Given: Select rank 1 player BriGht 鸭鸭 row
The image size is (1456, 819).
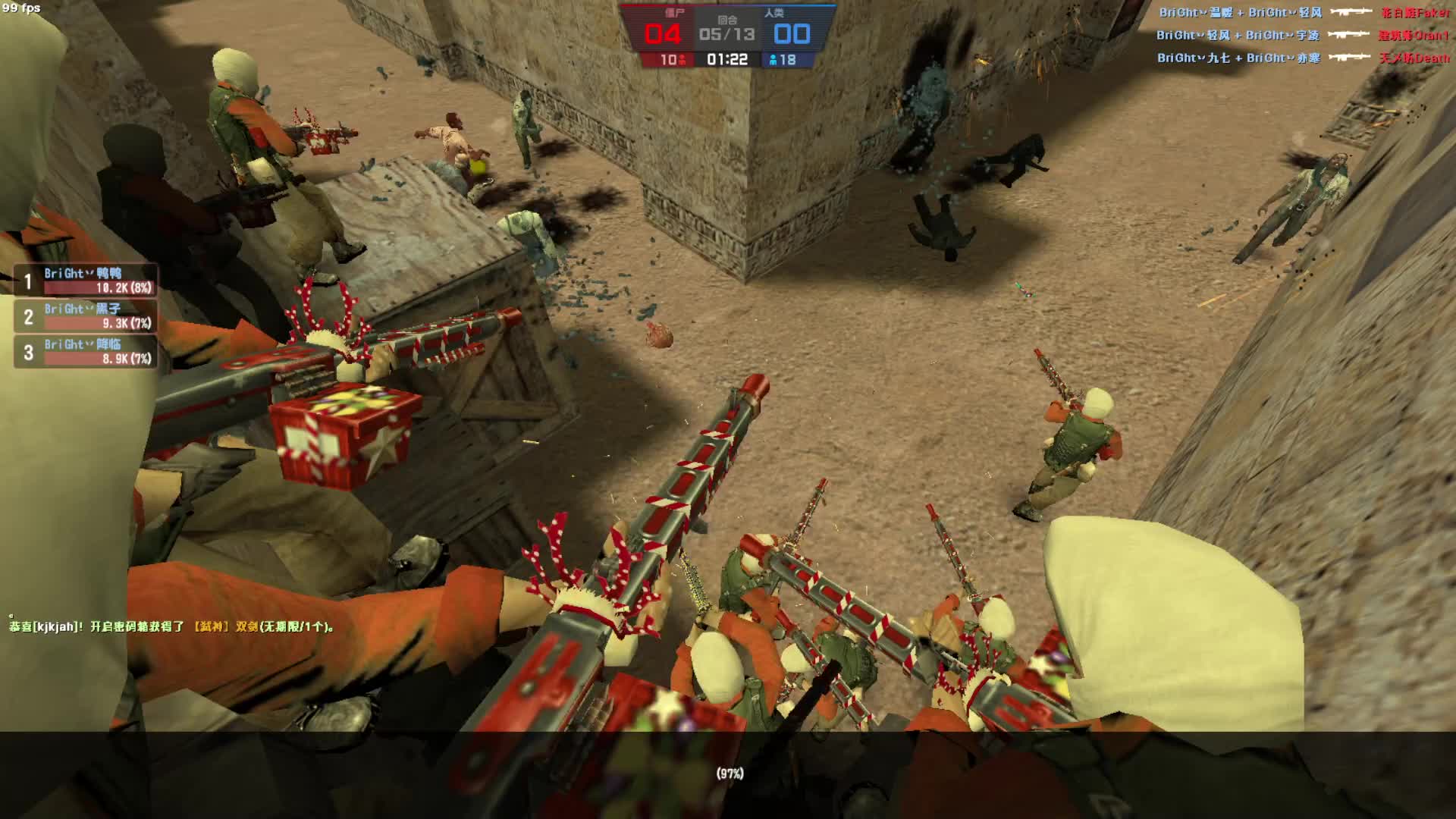Looking at the screenshot, I should (x=86, y=281).
